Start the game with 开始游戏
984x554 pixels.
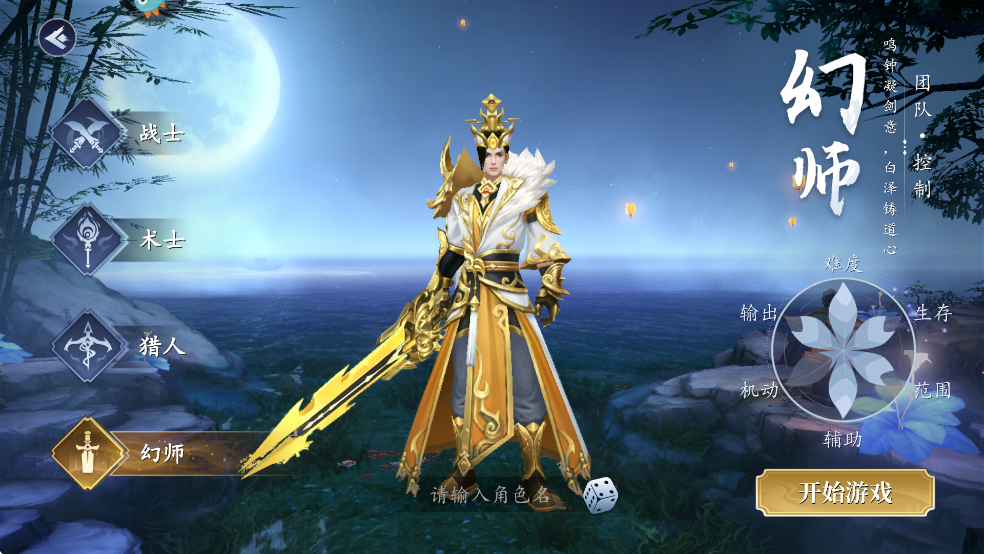[845, 492]
